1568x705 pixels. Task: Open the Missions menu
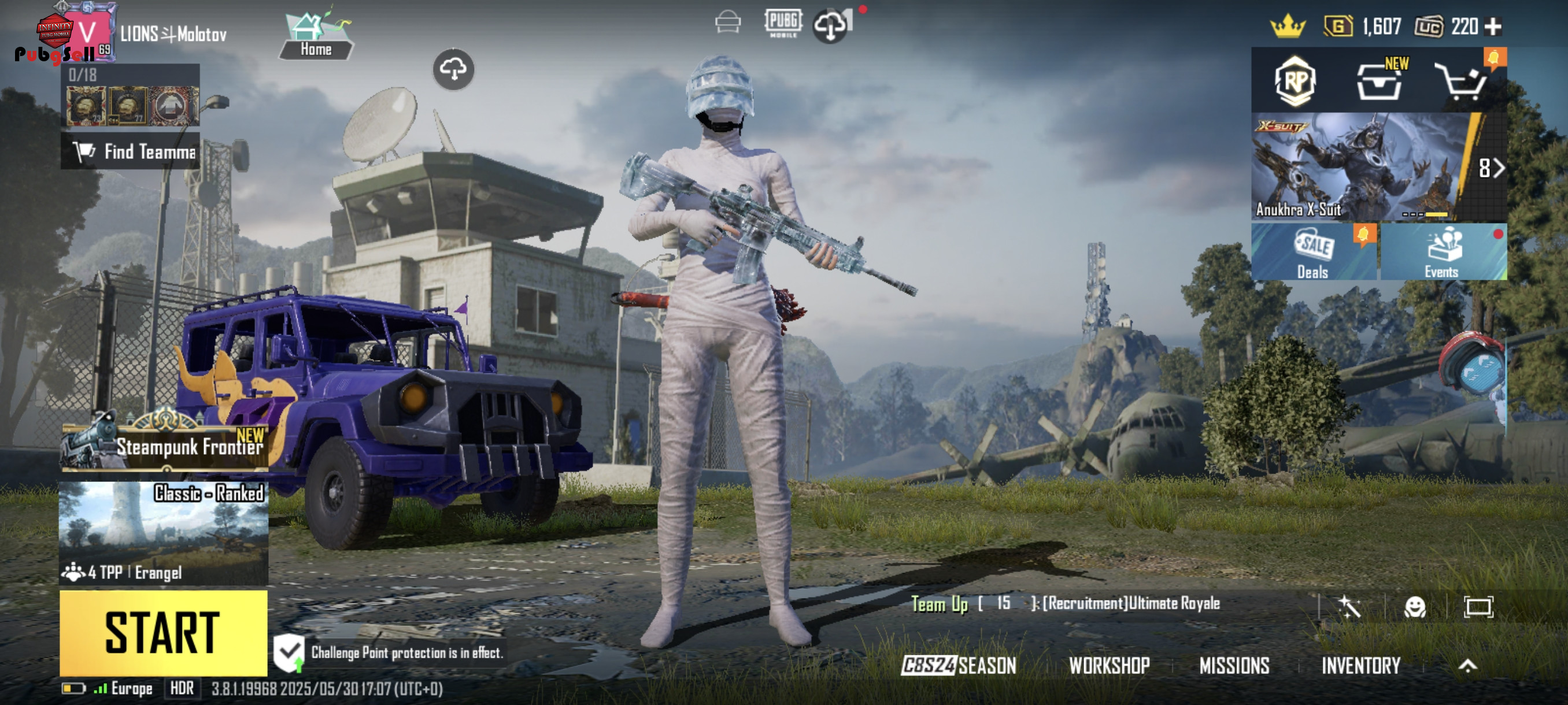(1234, 666)
